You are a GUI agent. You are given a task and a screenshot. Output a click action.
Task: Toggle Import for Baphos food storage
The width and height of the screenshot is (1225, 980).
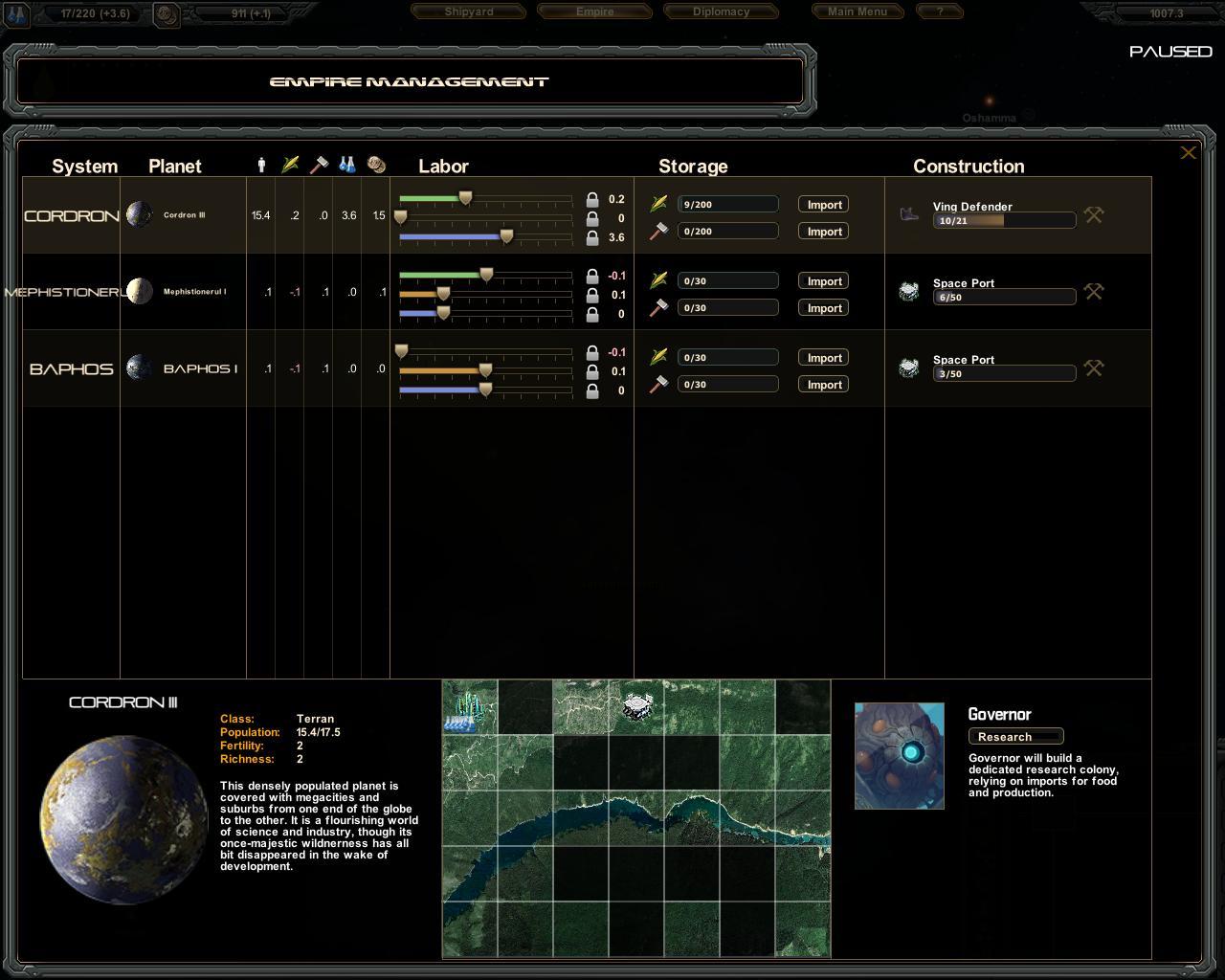(824, 358)
